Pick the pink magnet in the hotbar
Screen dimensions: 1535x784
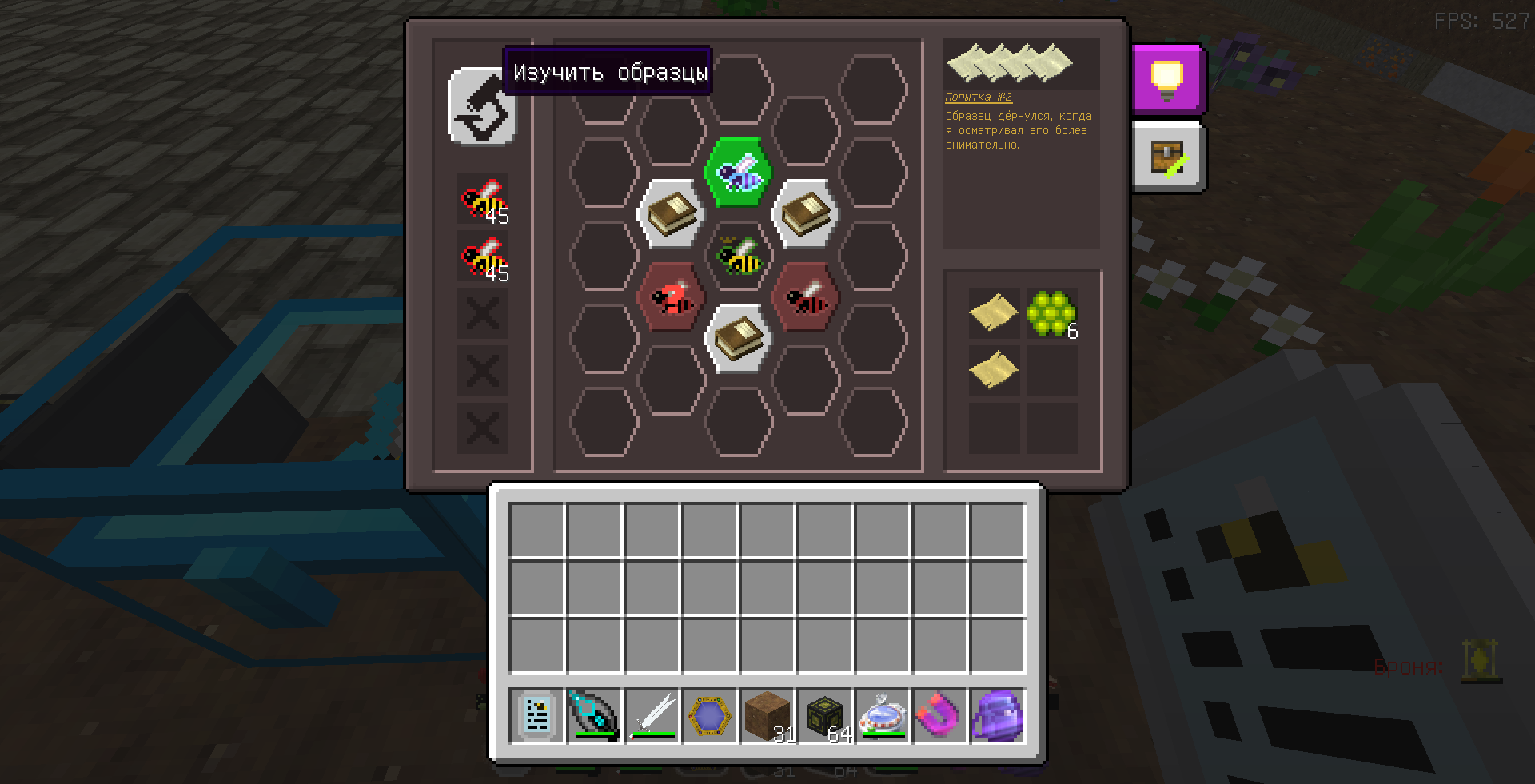tap(940, 715)
